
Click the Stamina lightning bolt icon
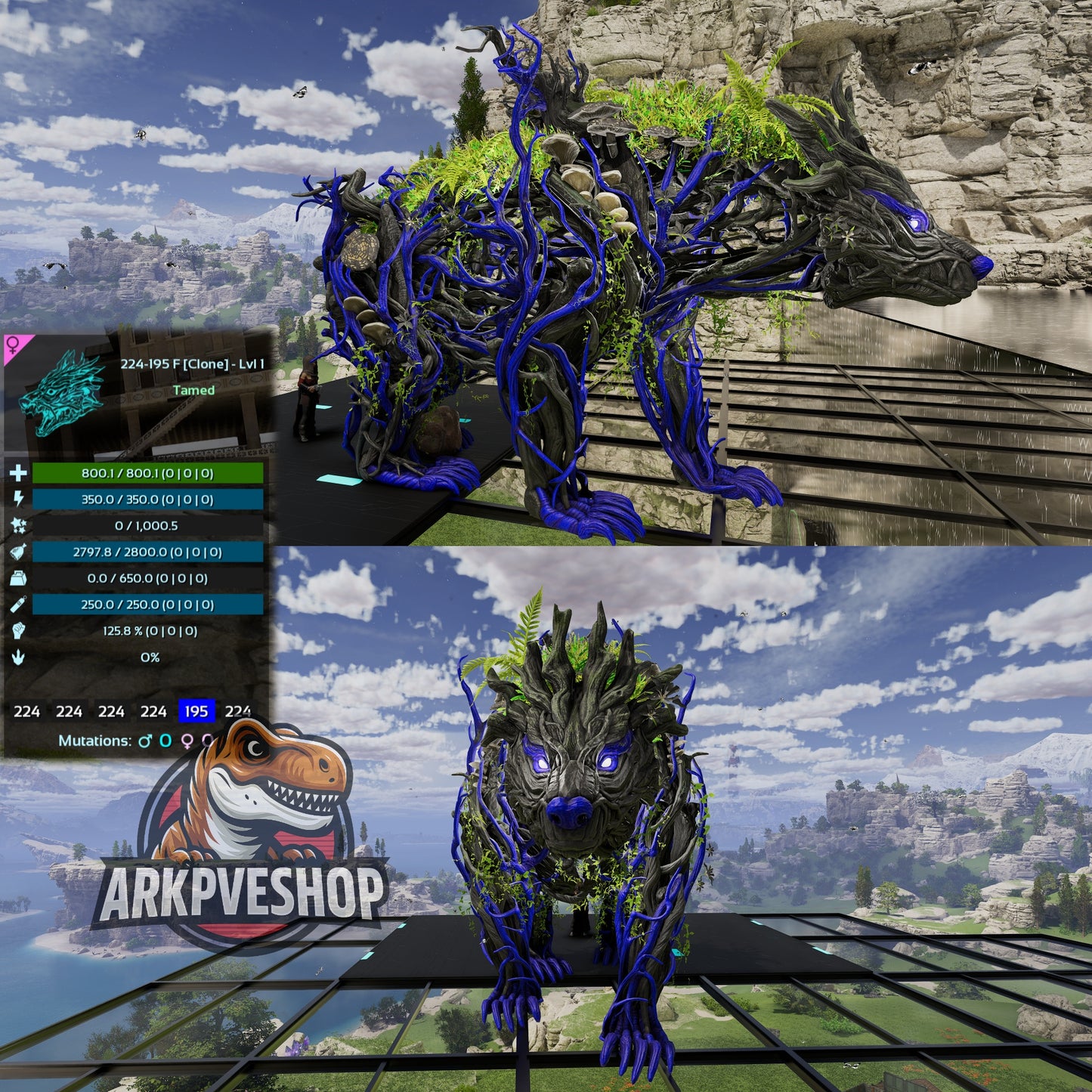(x=19, y=499)
